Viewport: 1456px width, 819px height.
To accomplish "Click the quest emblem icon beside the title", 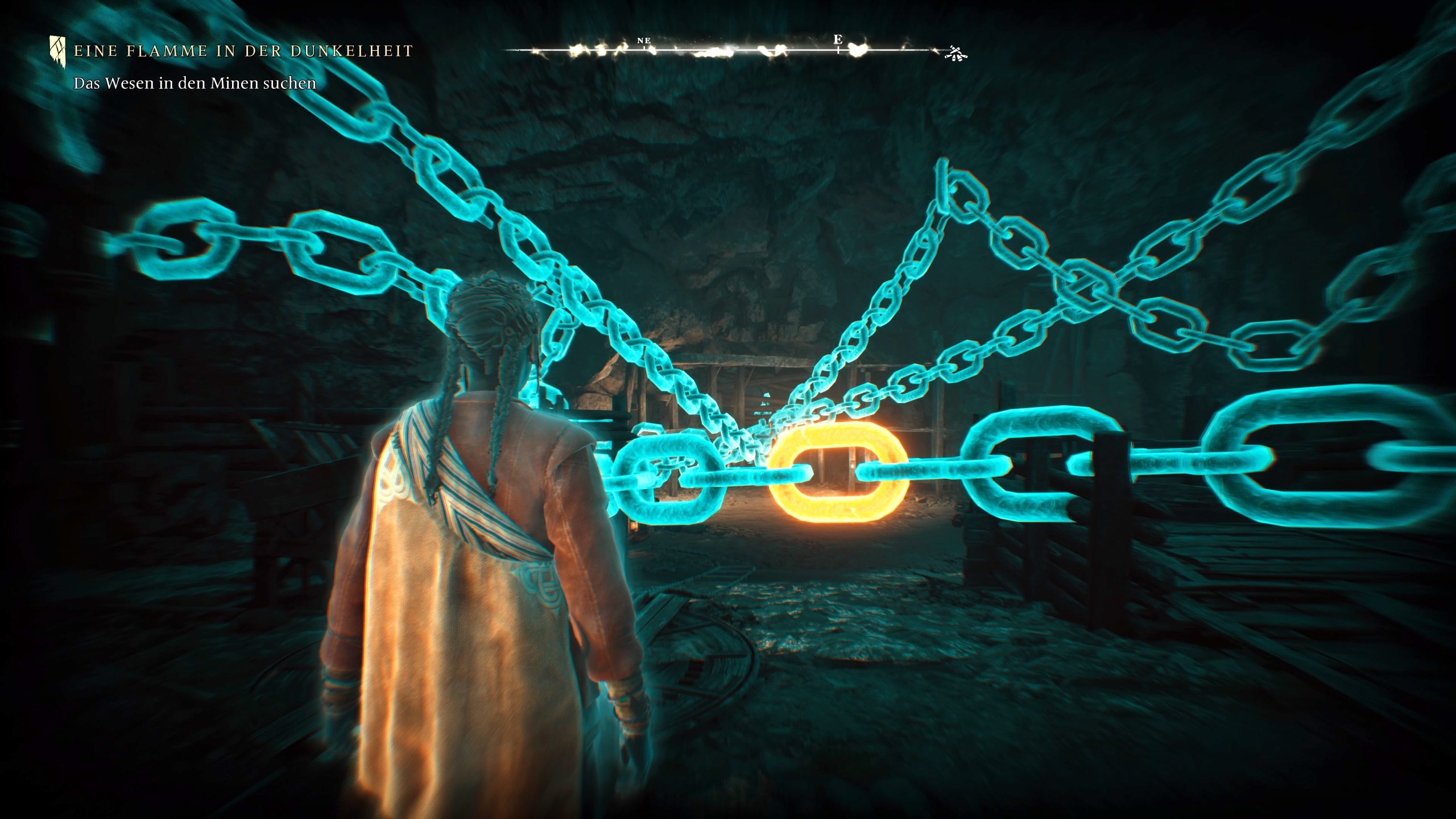I will pyautogui.click(x=57, y=51).
